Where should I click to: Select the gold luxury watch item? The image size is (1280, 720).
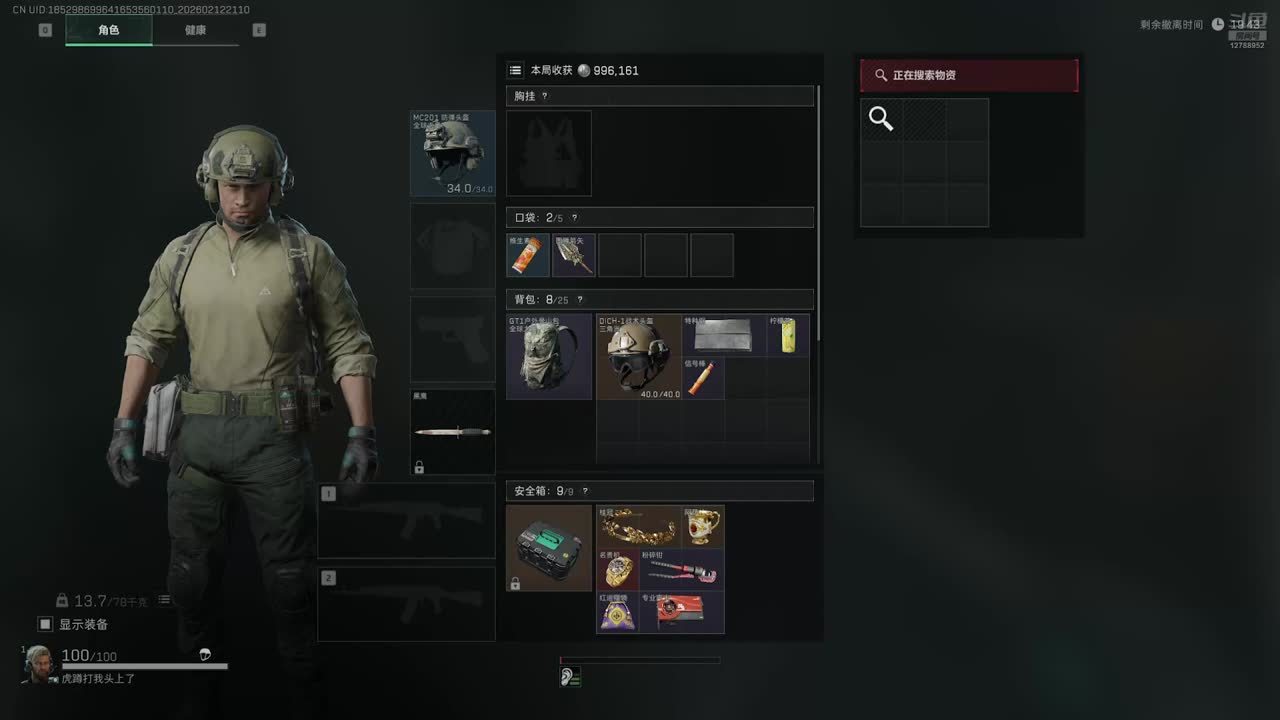tap(618, 570)
